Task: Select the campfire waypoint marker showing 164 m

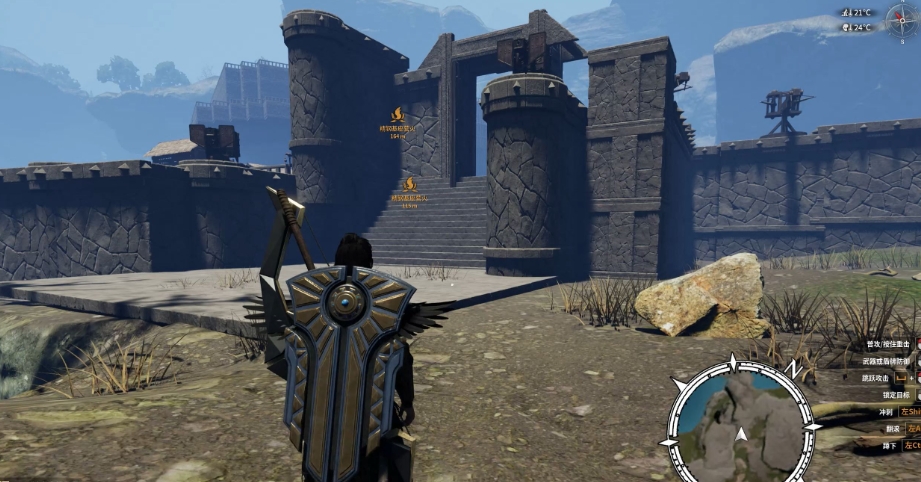Action: (398, 115)
